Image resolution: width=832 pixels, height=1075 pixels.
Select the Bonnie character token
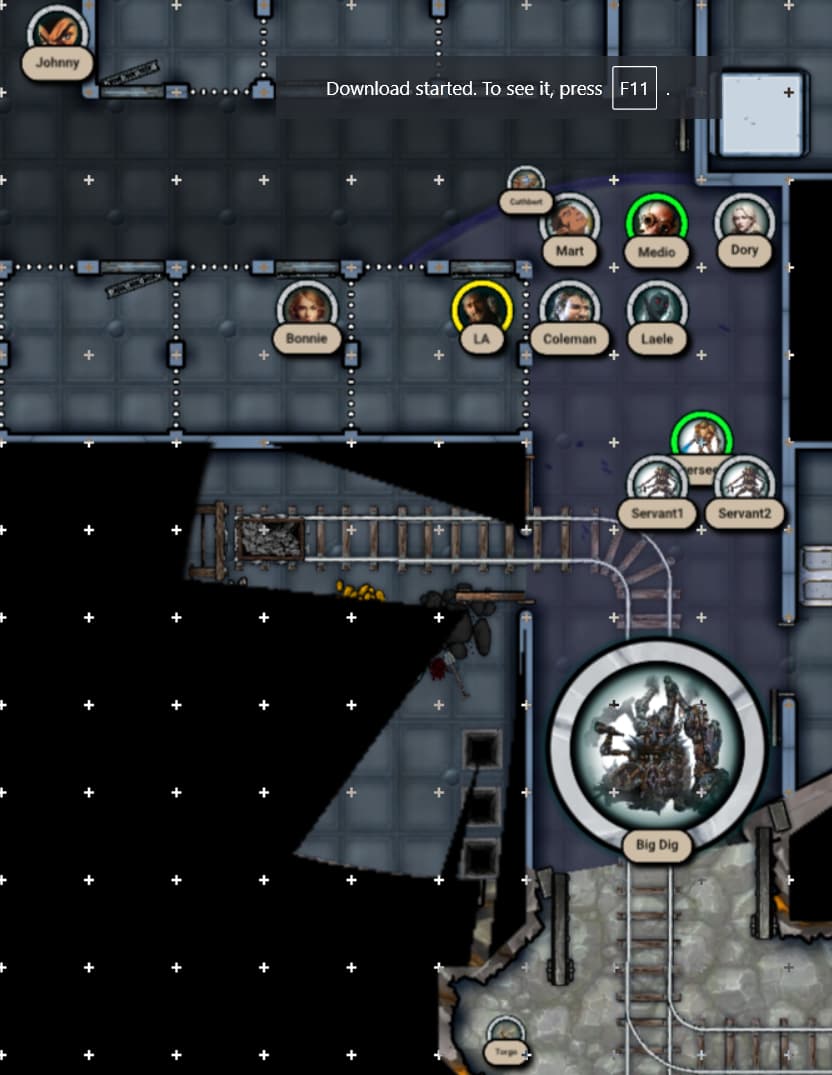[x=306, y=306]
